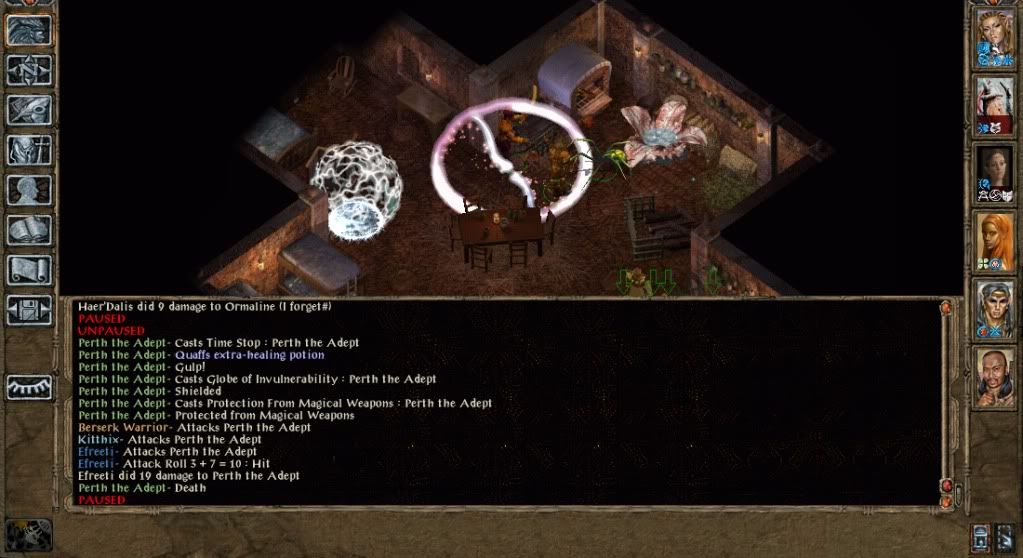The height and width of the screenshot is (558, 1023).
Task: Select the bald bearded man portrait
Action: click(x=995, y=376)
